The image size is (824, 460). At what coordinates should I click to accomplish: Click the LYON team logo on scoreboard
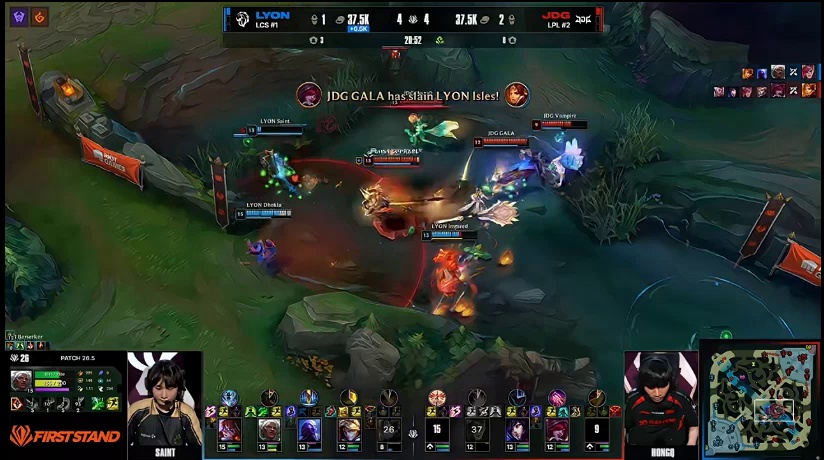pos(241,18)
